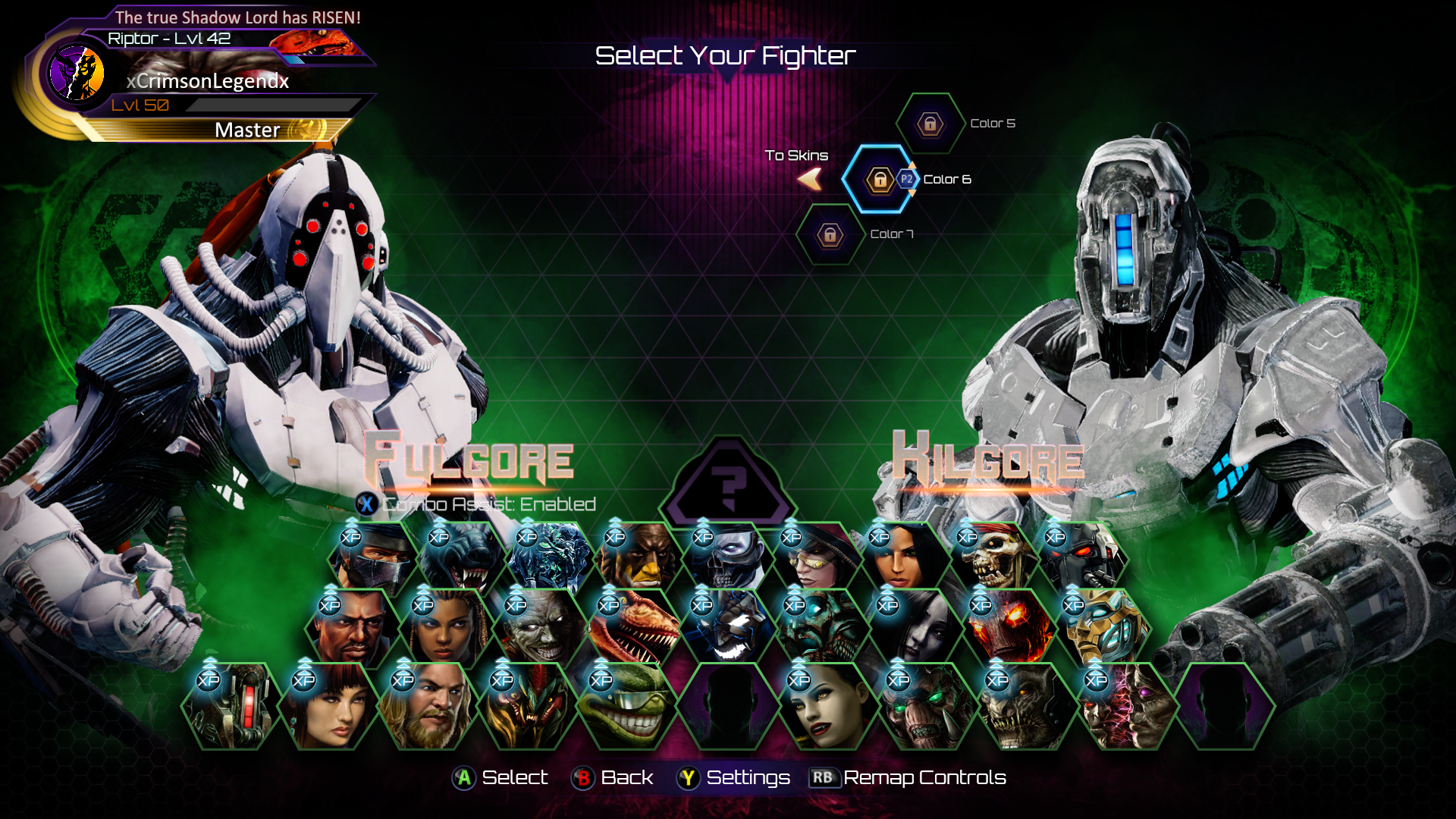The width and height of the screenshot is (1456, 819).
Task: Choose the TJ Combo boxer portrait
Action: (352, 629)
